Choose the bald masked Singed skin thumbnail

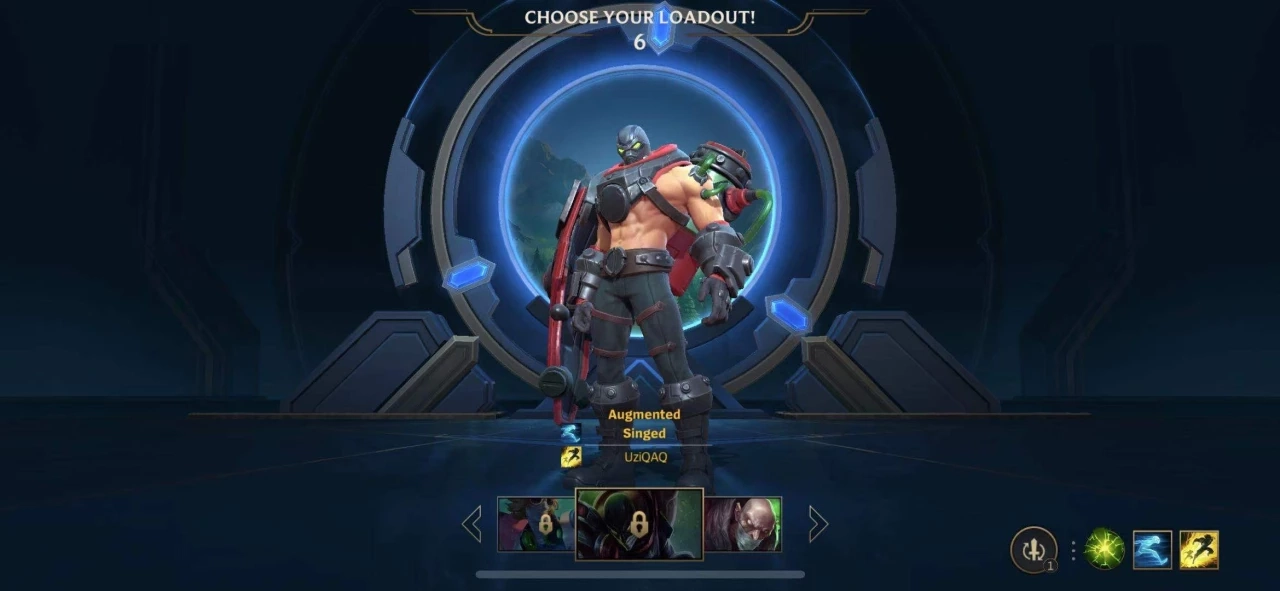(x=743, y=524)
